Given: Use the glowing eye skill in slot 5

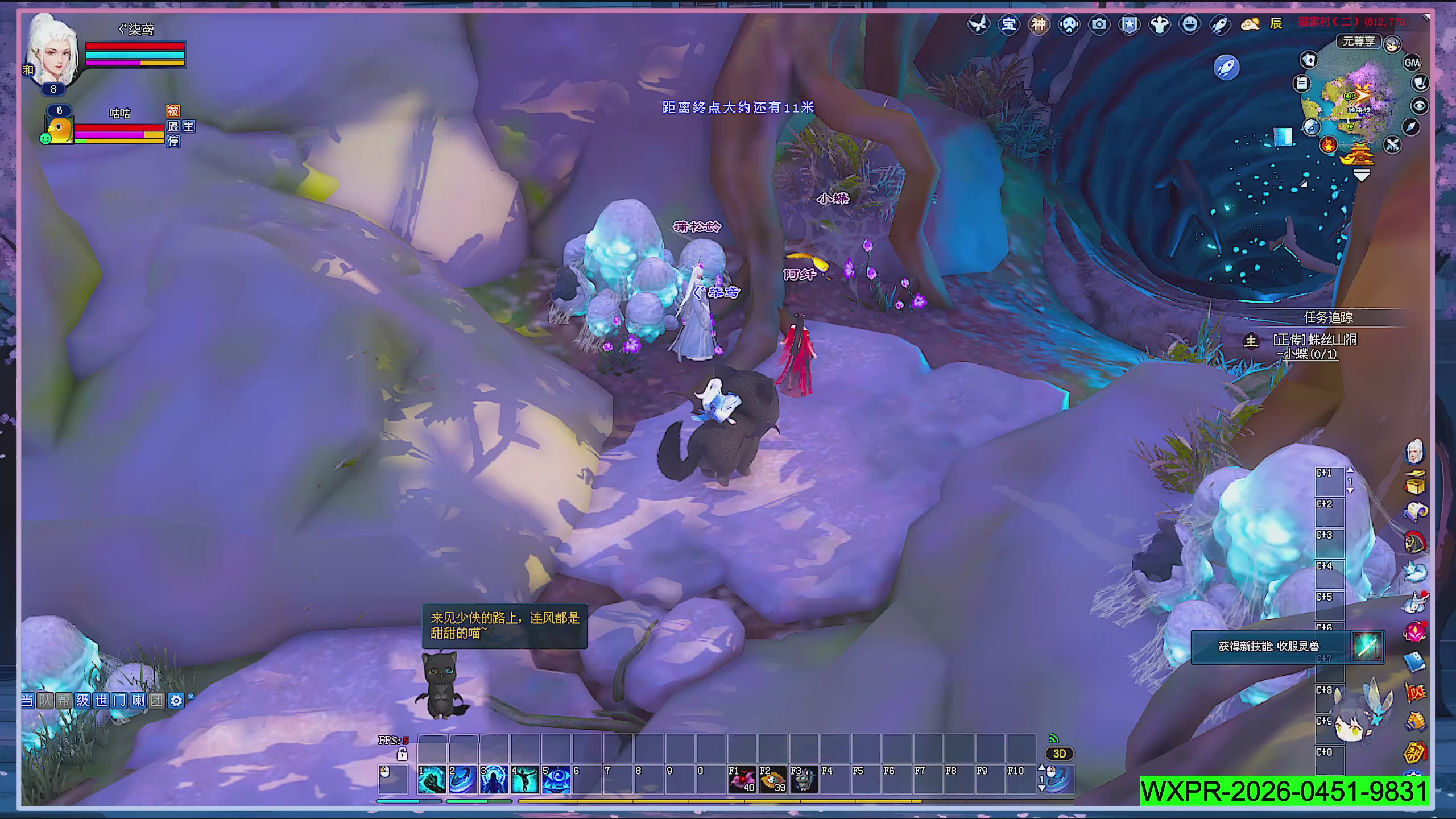Looking at the screenshot, I should click(x=556, y=779).
